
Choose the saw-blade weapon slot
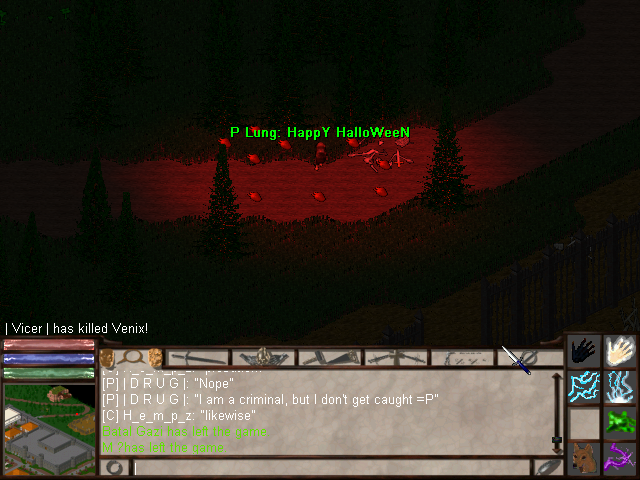(329, 357)
